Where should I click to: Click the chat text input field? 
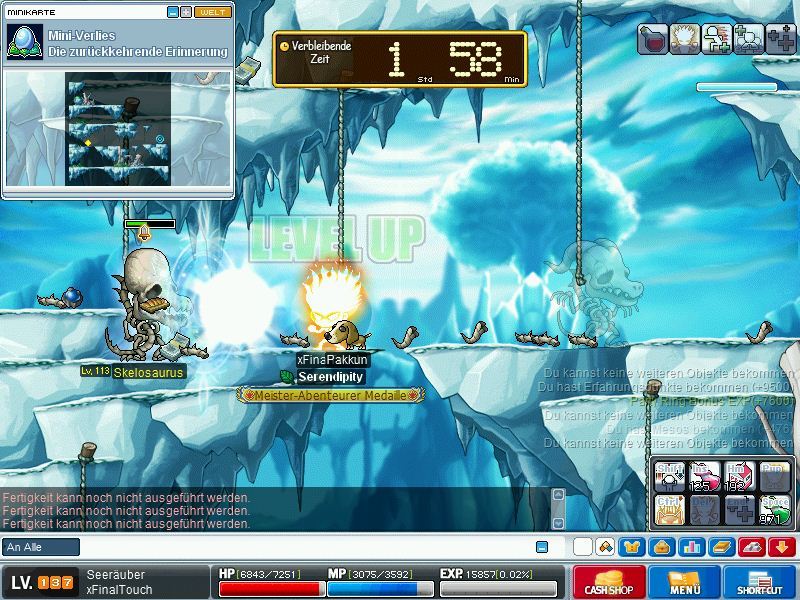[300, 547]
